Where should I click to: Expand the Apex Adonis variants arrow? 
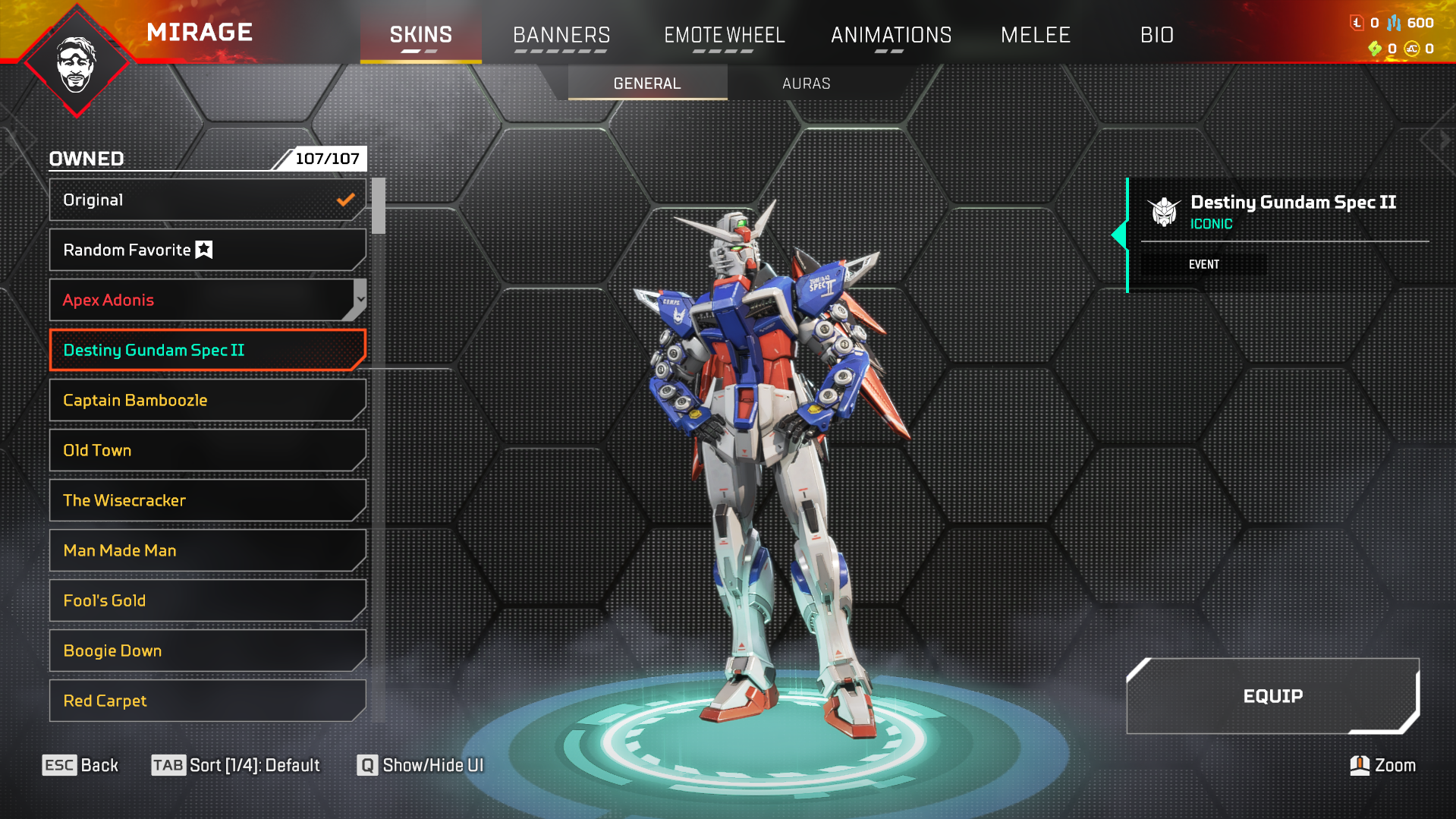coord(360,299)
